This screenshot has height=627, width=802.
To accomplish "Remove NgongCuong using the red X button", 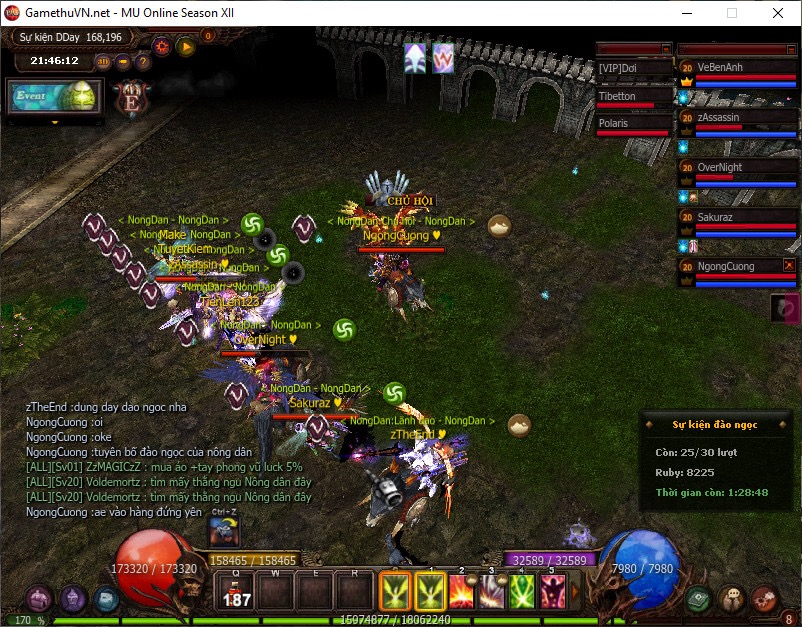I will tap(790, 266).
